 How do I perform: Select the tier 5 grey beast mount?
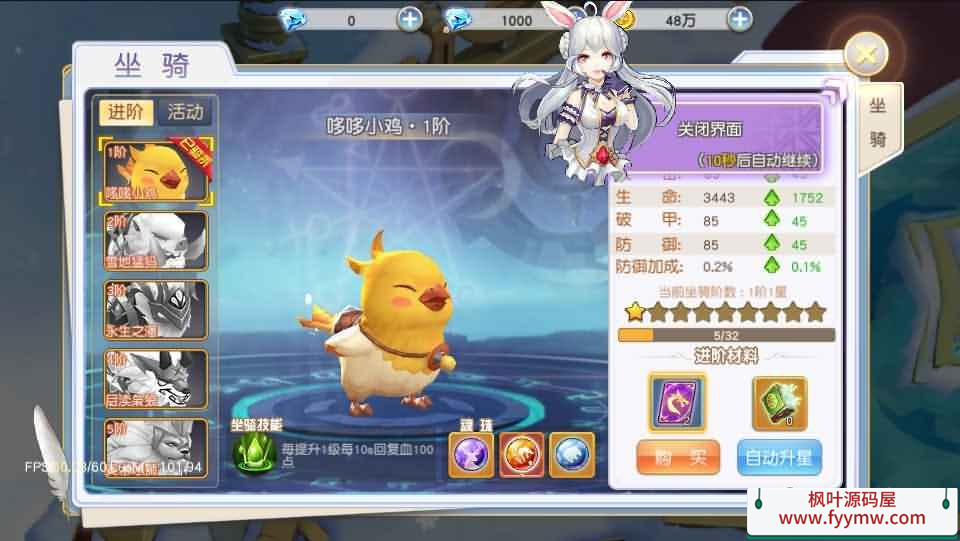(157, 447)
